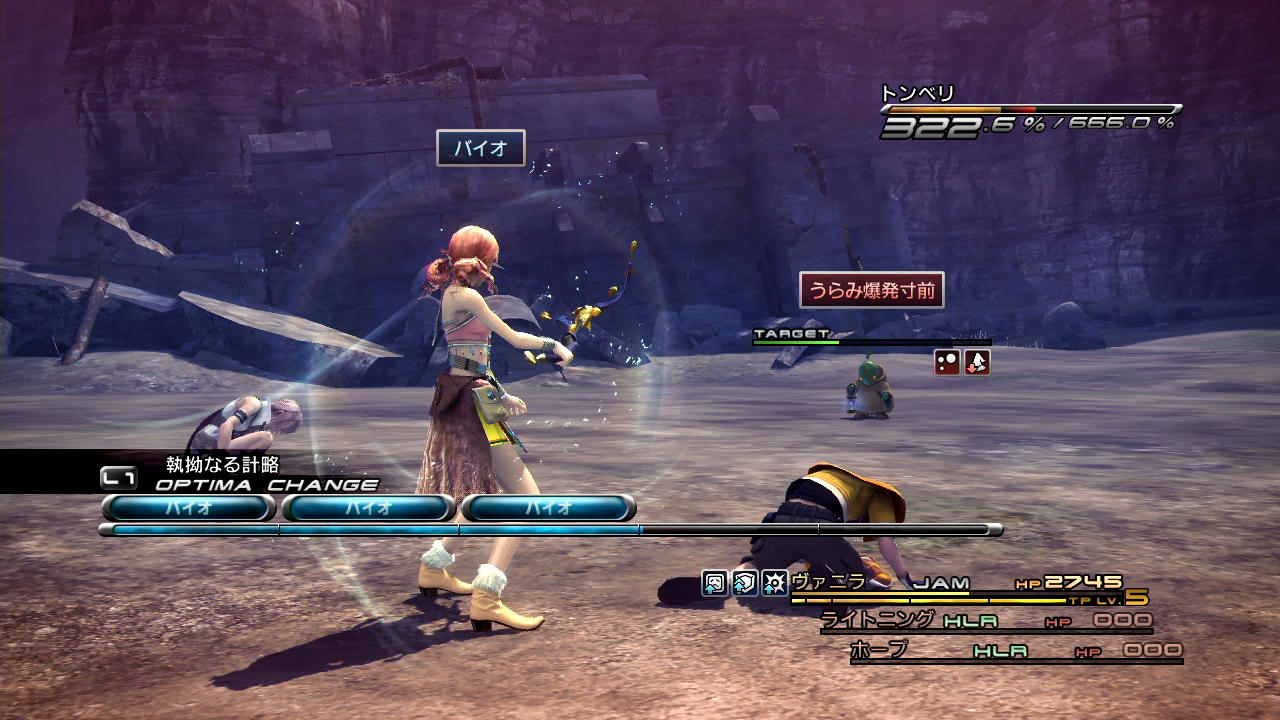Image resolution: width=1280 pixels, height=720 pixels.
Task: Check the shield buff icon beside ヴァニラ
Action: tap(744, 583)
